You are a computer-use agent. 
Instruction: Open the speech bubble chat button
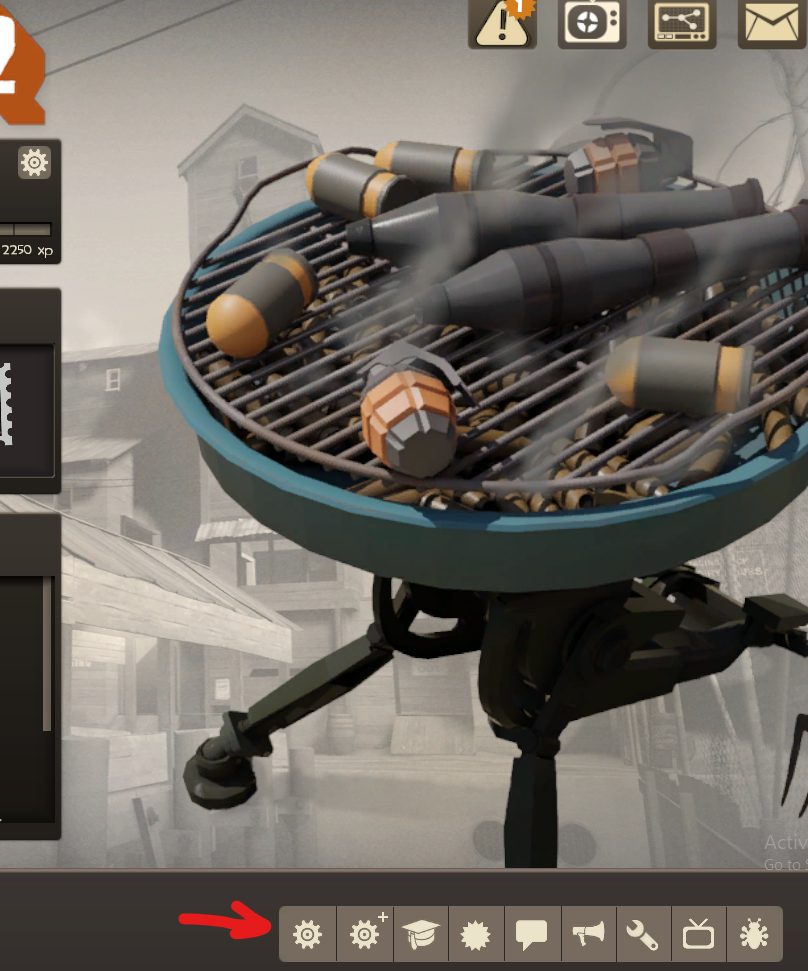[532, 934]
